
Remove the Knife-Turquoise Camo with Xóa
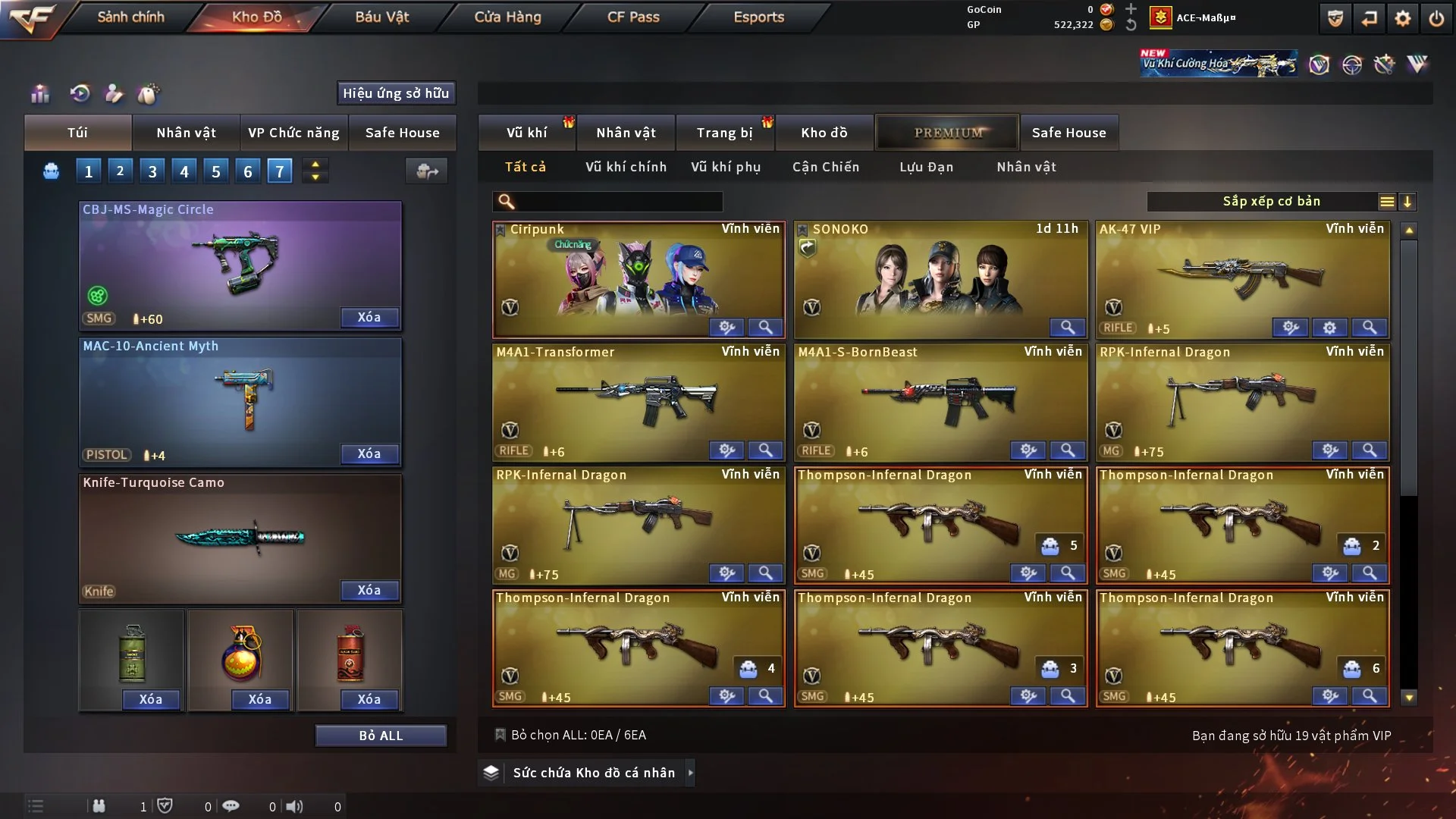click(369, 590)
